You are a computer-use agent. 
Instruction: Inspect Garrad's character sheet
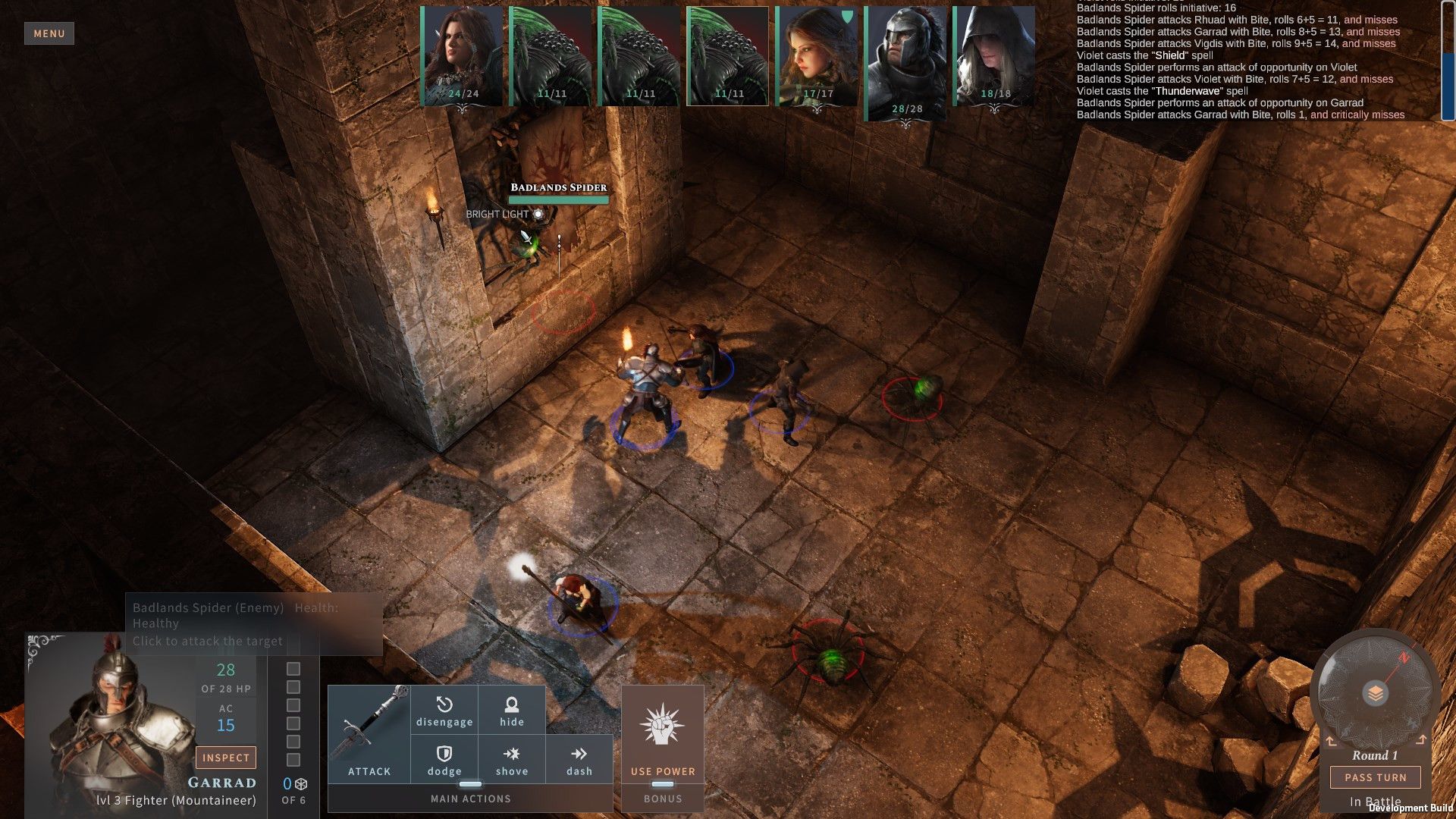tap(225, 758)
